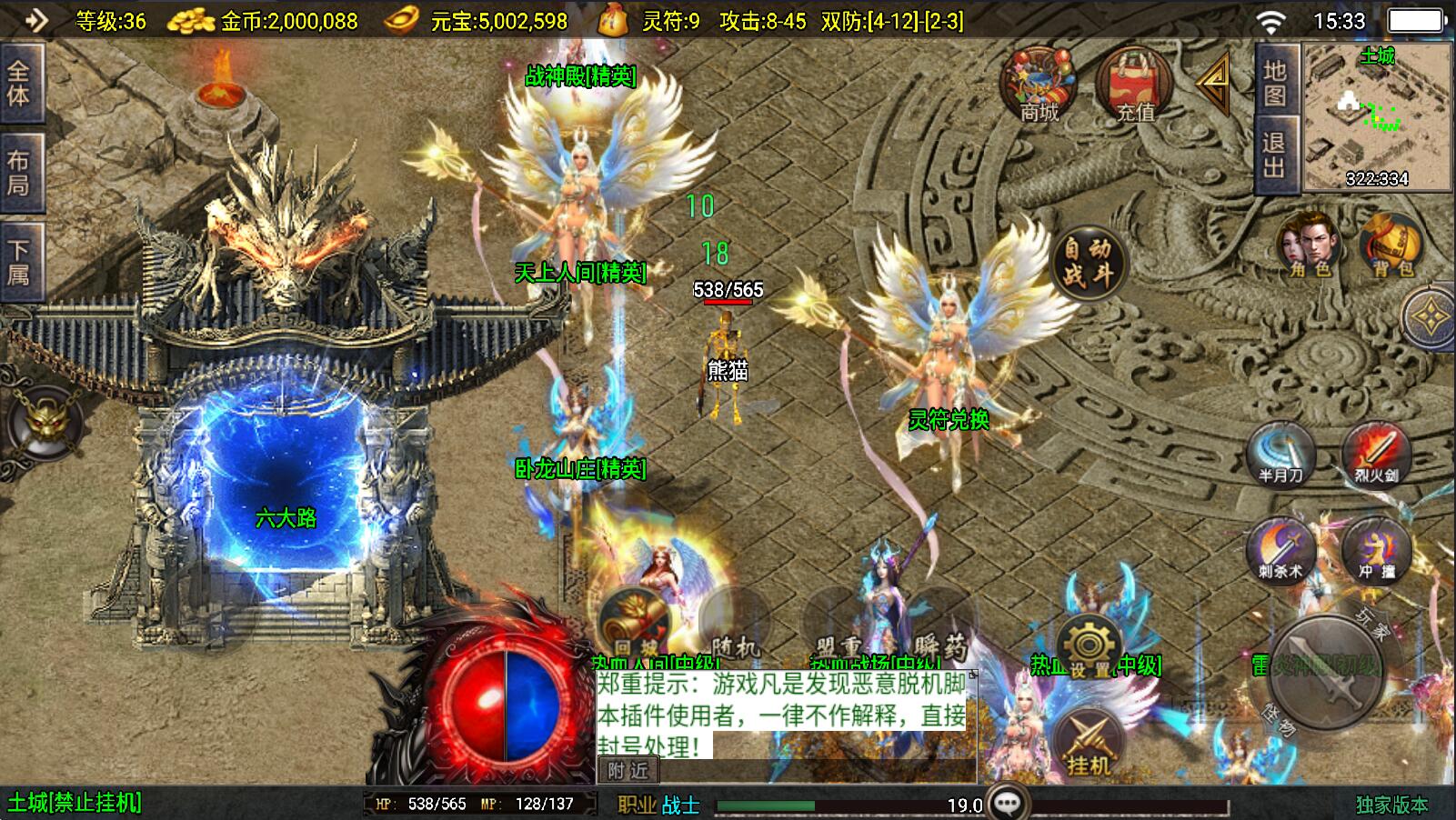Open the chat speech bubble button
This screenshot has height=820, width=1456.
click(x=1008, y=804)
